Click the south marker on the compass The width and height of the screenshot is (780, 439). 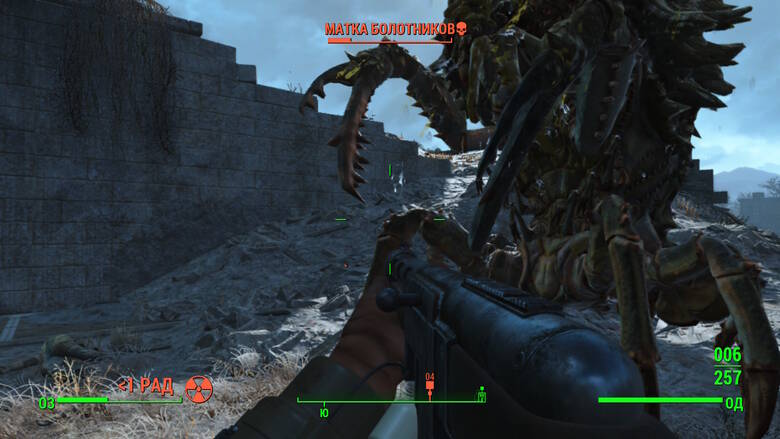coord(323,411)
